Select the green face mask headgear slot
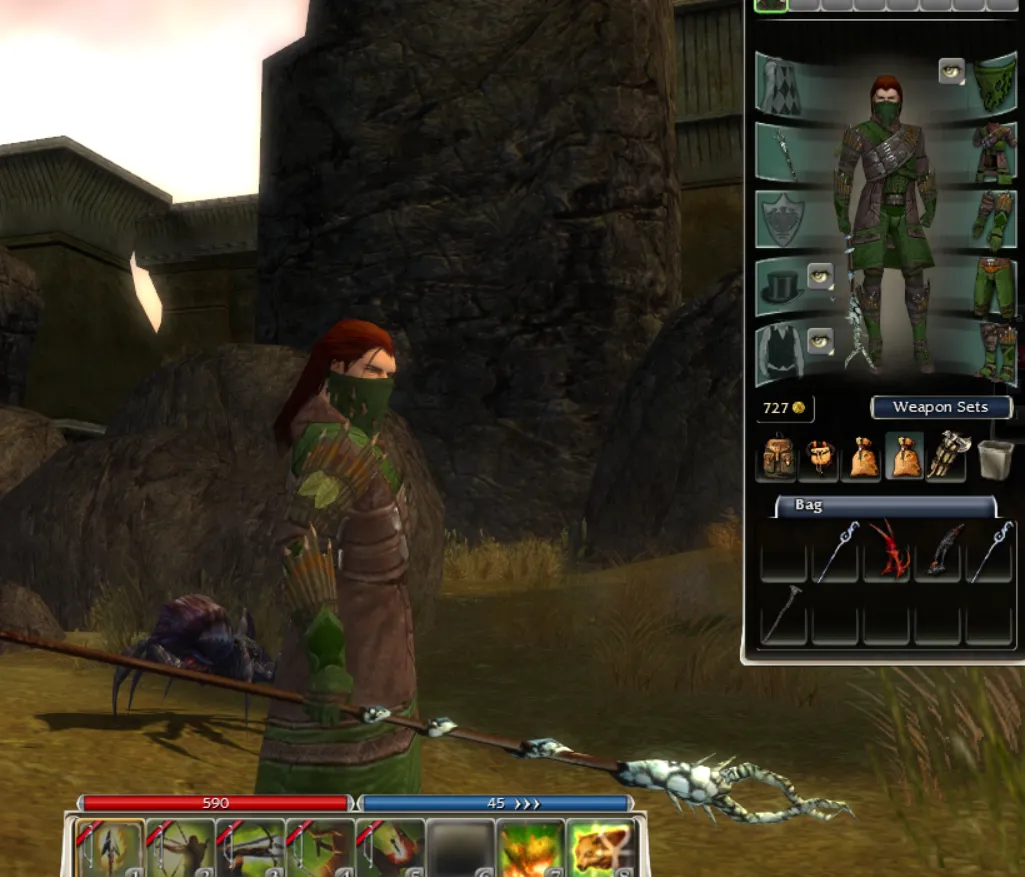This screenshot has width=1025, height=877. pyautogui.click(x=994, y=84)
